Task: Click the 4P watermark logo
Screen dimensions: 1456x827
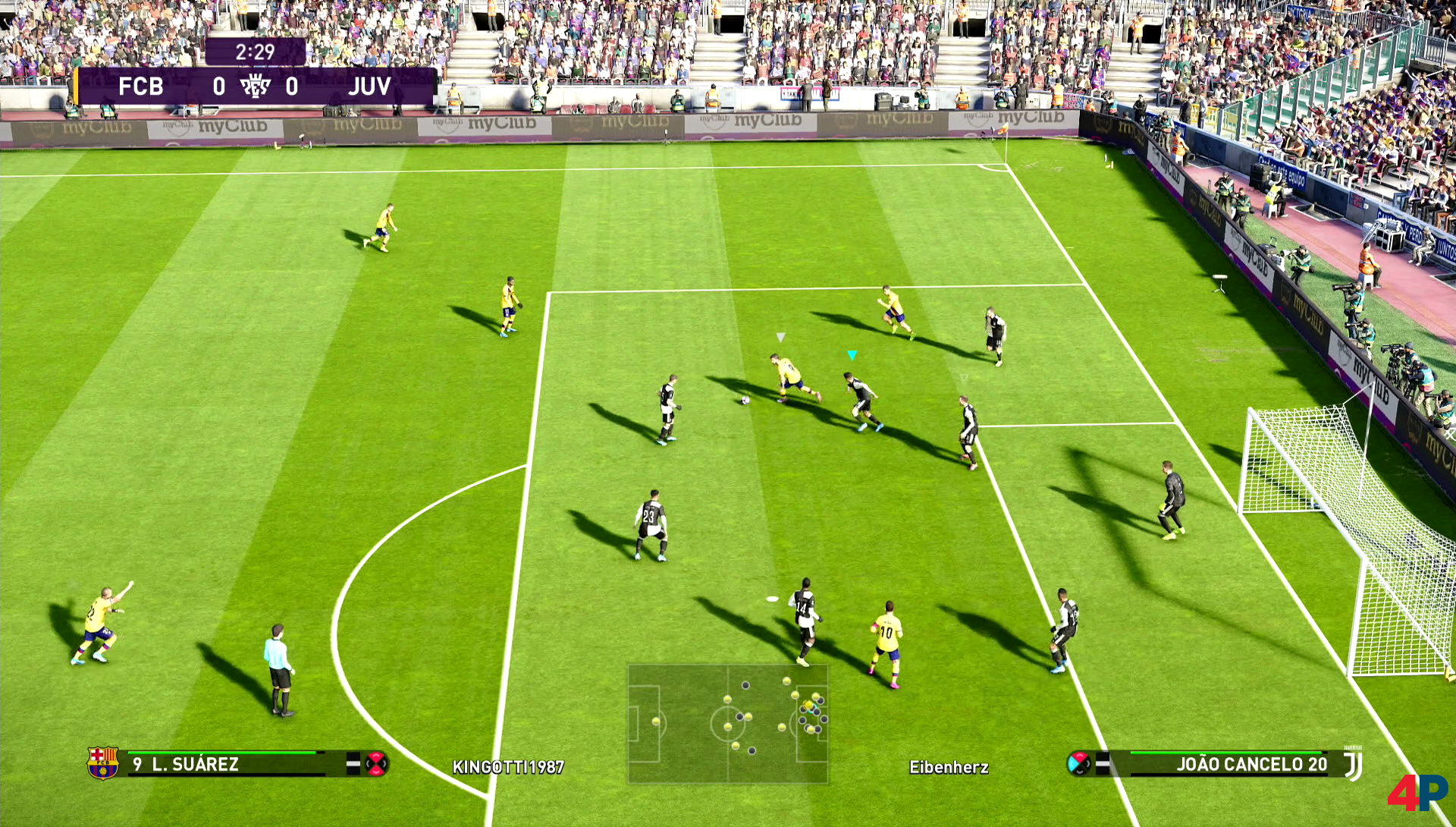Action: pos(1417,792)
